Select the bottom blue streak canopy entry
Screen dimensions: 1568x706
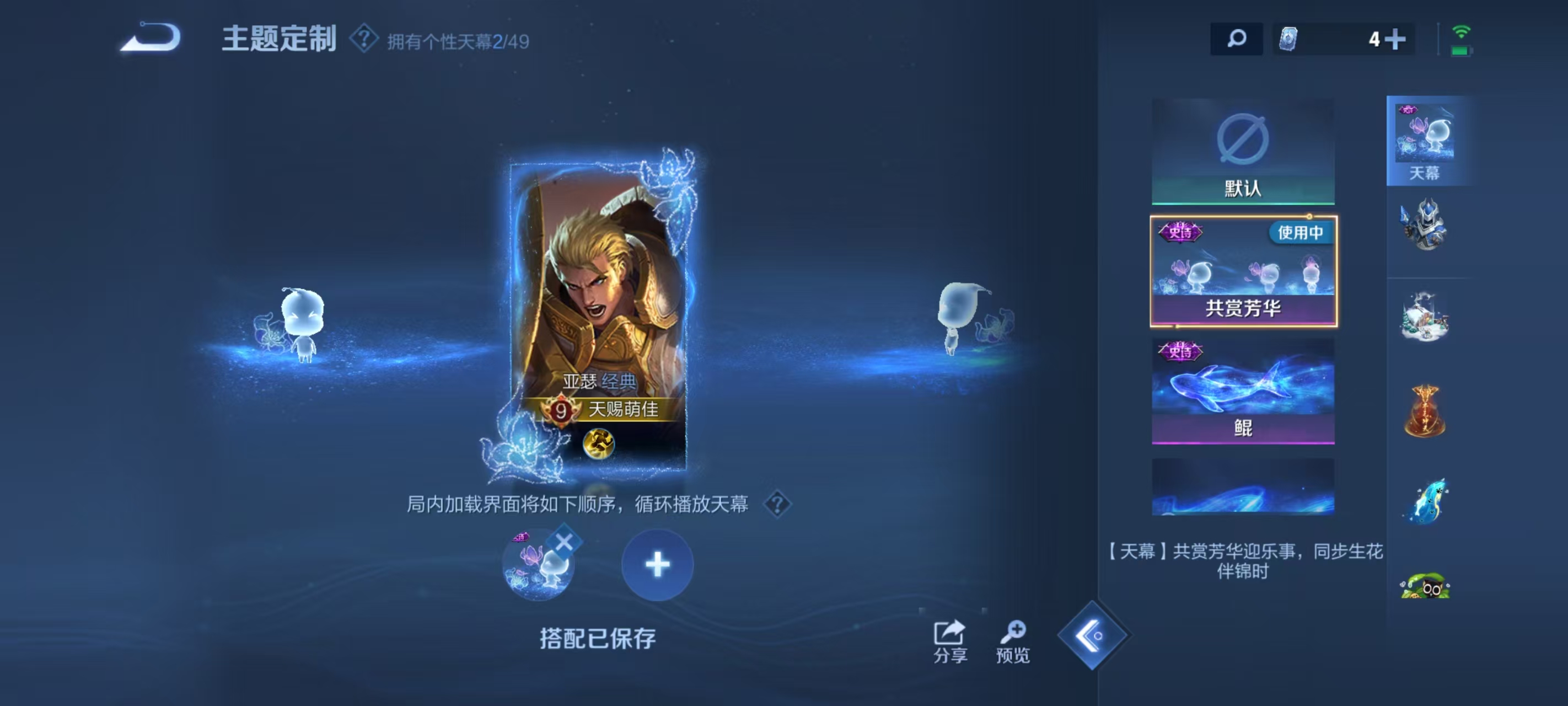1244,488
